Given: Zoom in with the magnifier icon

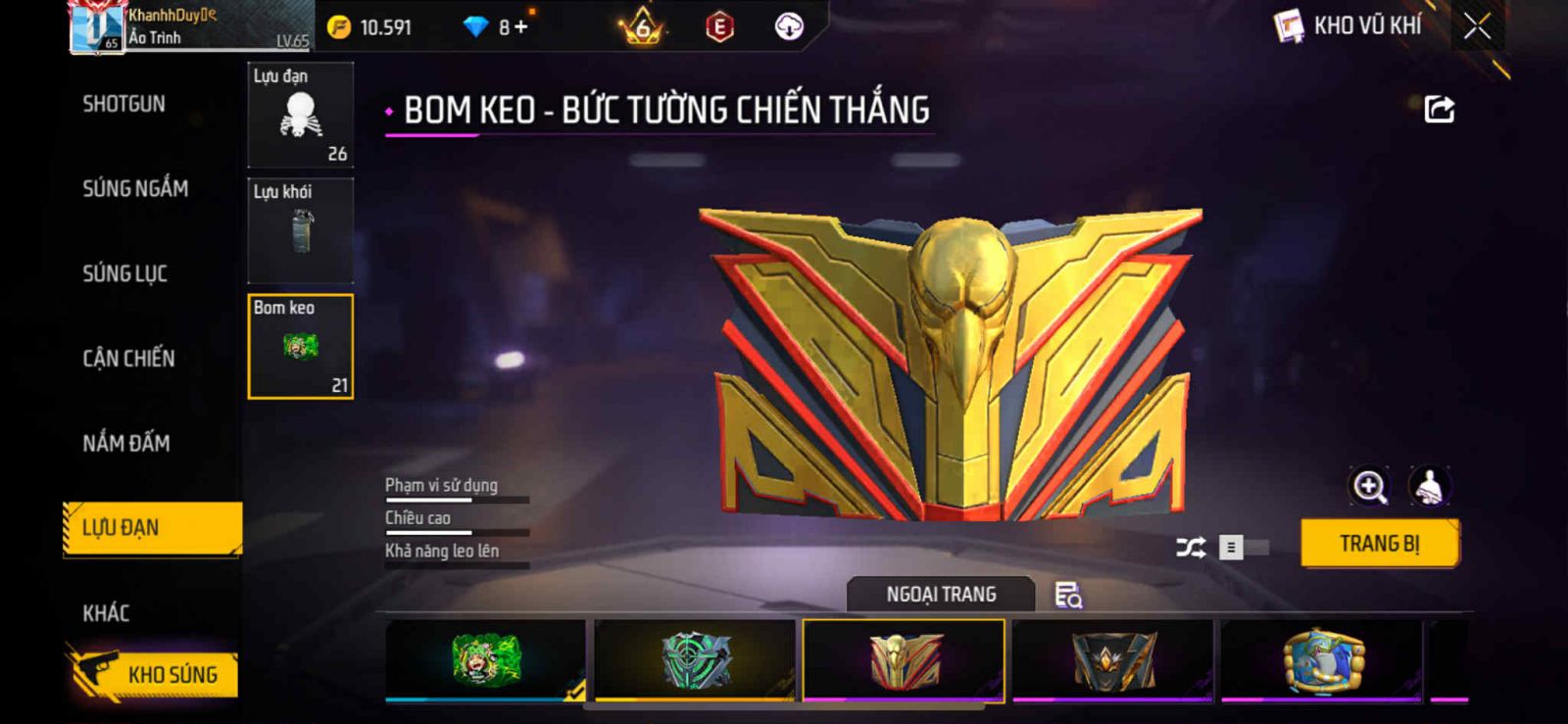Looking at the screenshot, I should pyautogui.click(x=1370, y=486).
